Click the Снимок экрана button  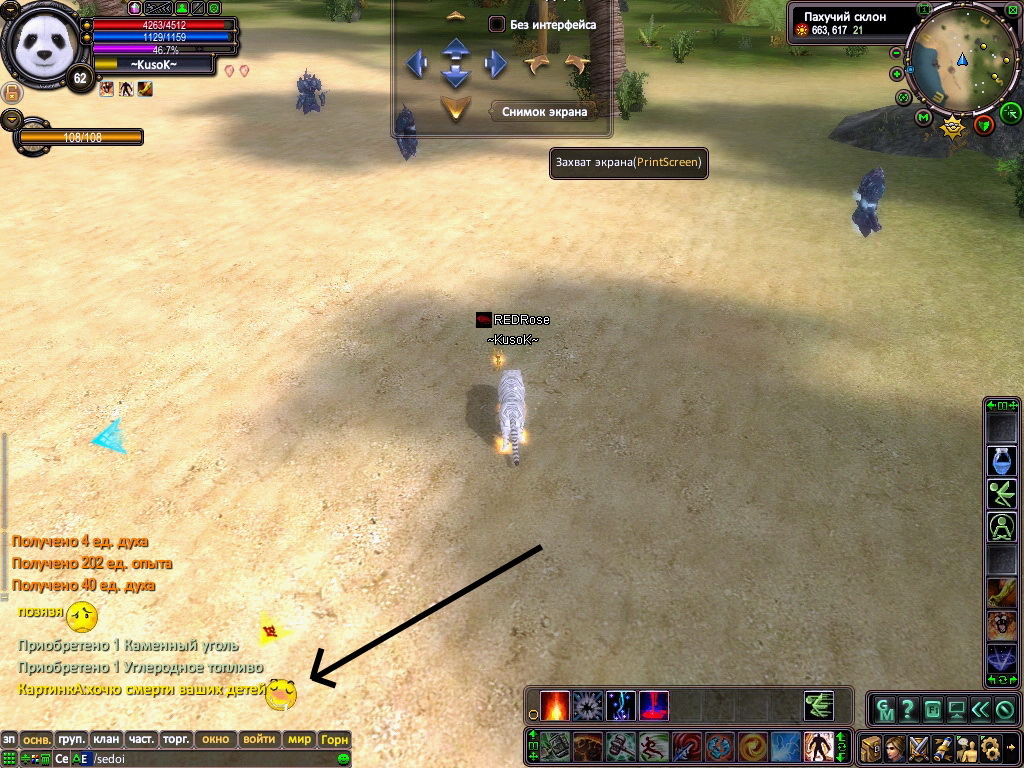pos(551,111)
